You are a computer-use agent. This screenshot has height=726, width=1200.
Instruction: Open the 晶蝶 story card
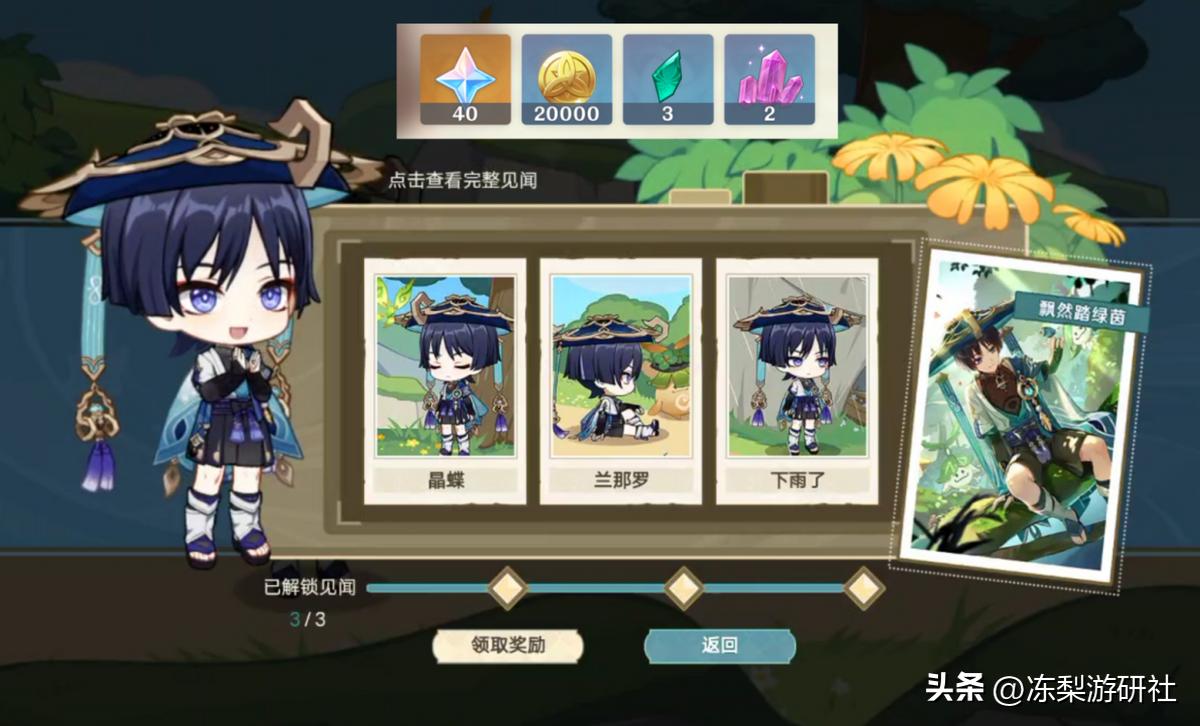coord(445,381)
